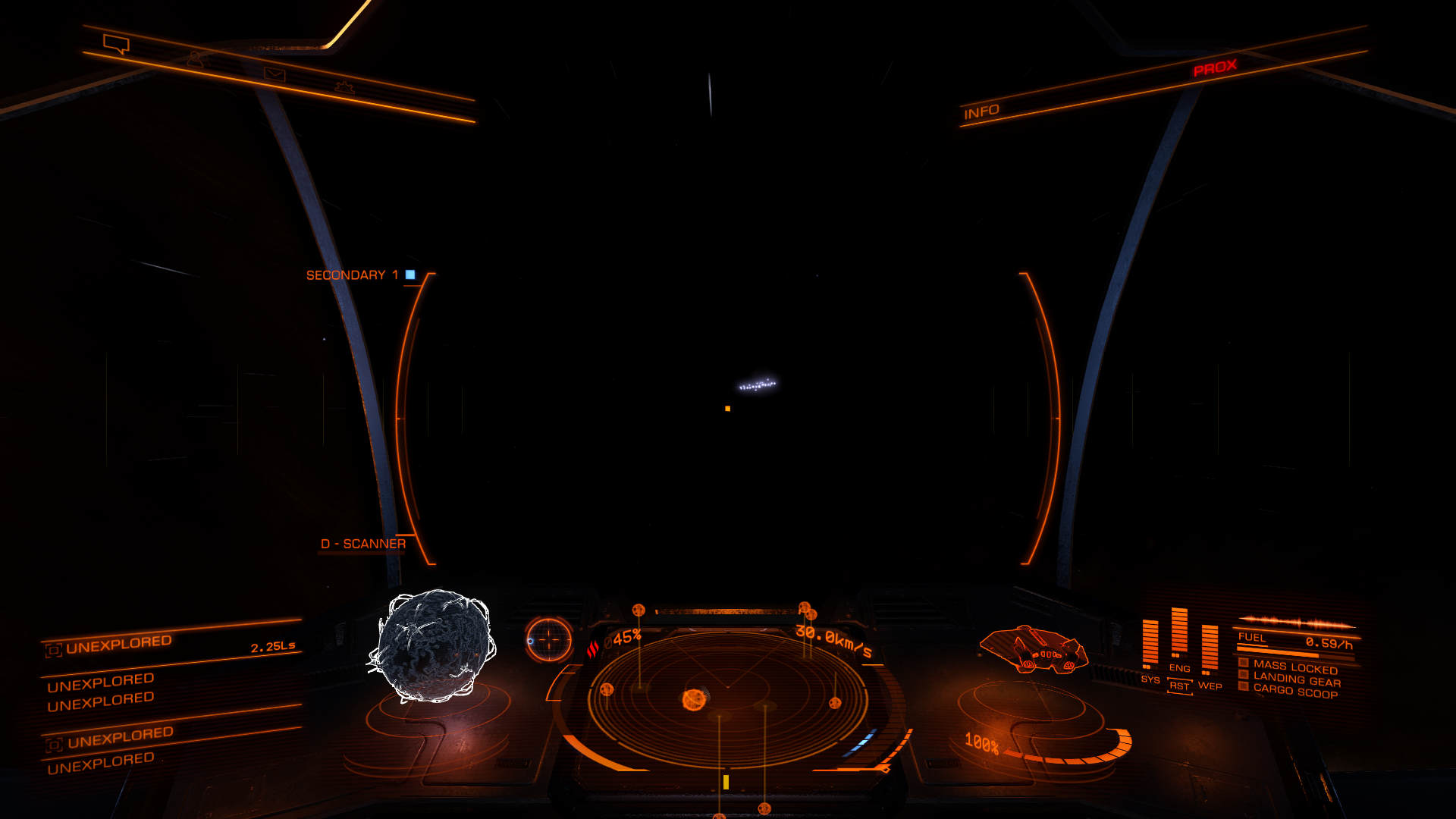Open the inbox envelope icon
The image size is (1456, 819).
tap(274, 74)
